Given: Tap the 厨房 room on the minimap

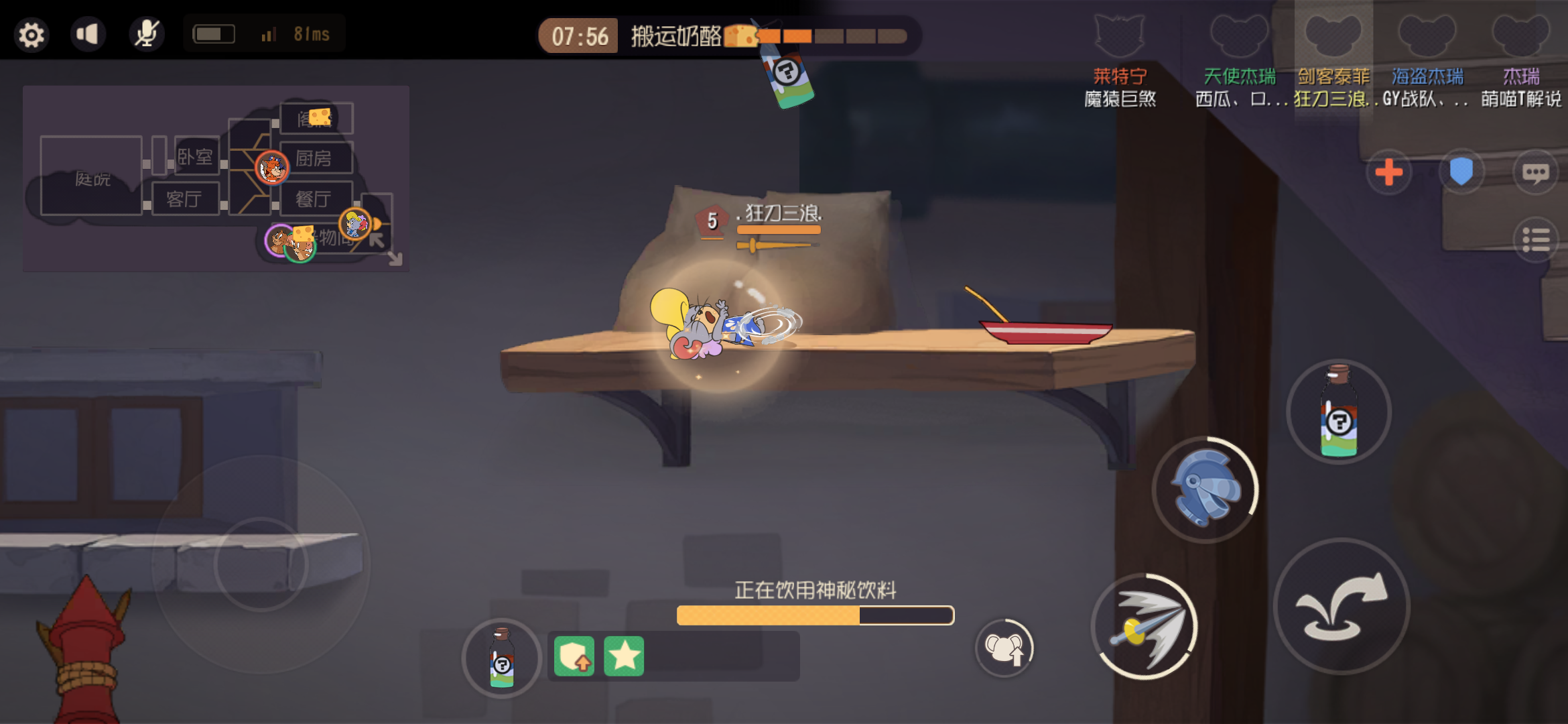Looking at the screenshot, I should pyautogui.click(x=316, y=158).
